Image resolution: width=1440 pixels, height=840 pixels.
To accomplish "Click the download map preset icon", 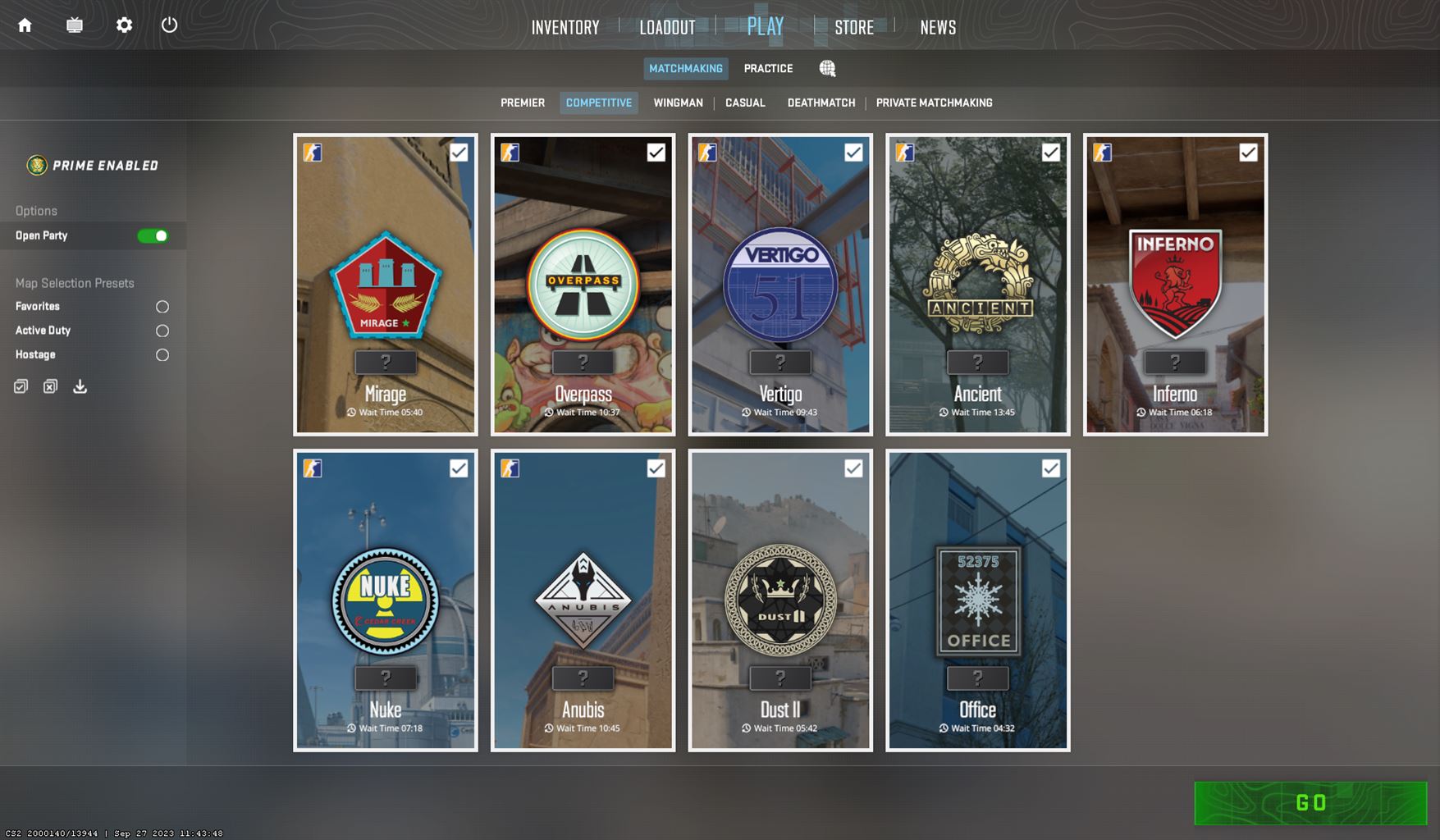I will (x=80, y=386).
